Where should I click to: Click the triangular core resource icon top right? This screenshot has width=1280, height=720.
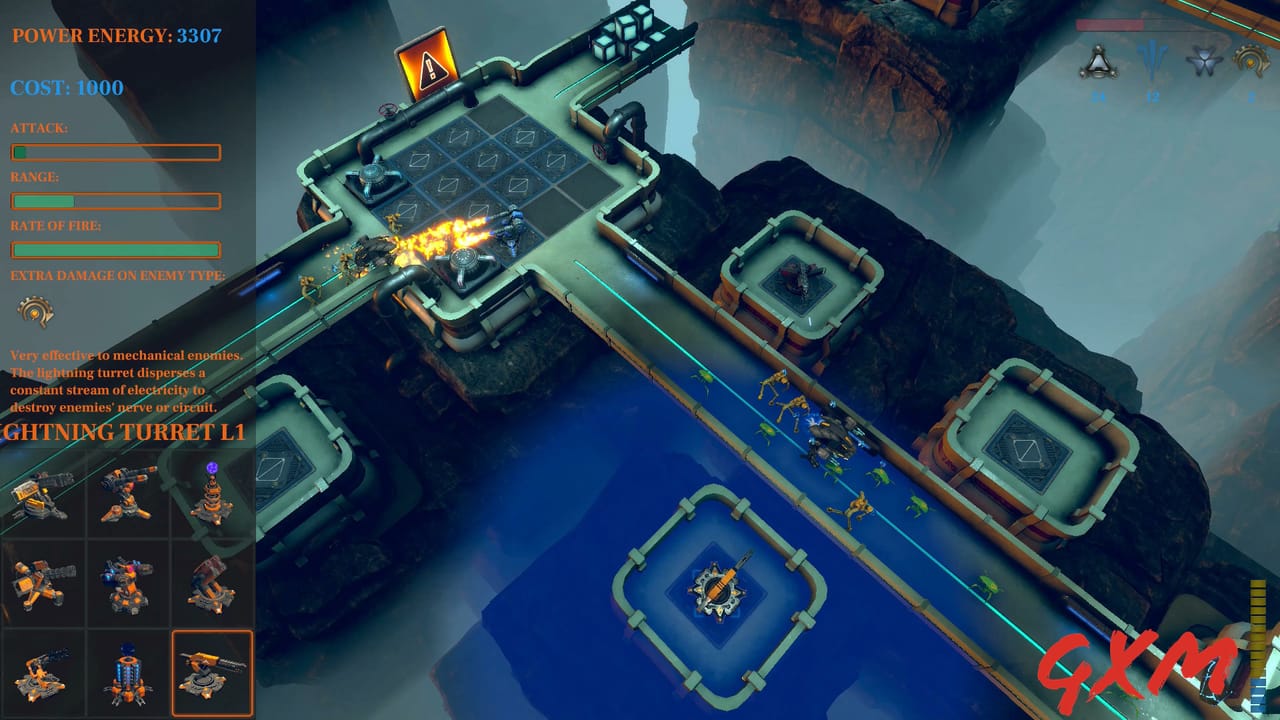(1100, 60)
